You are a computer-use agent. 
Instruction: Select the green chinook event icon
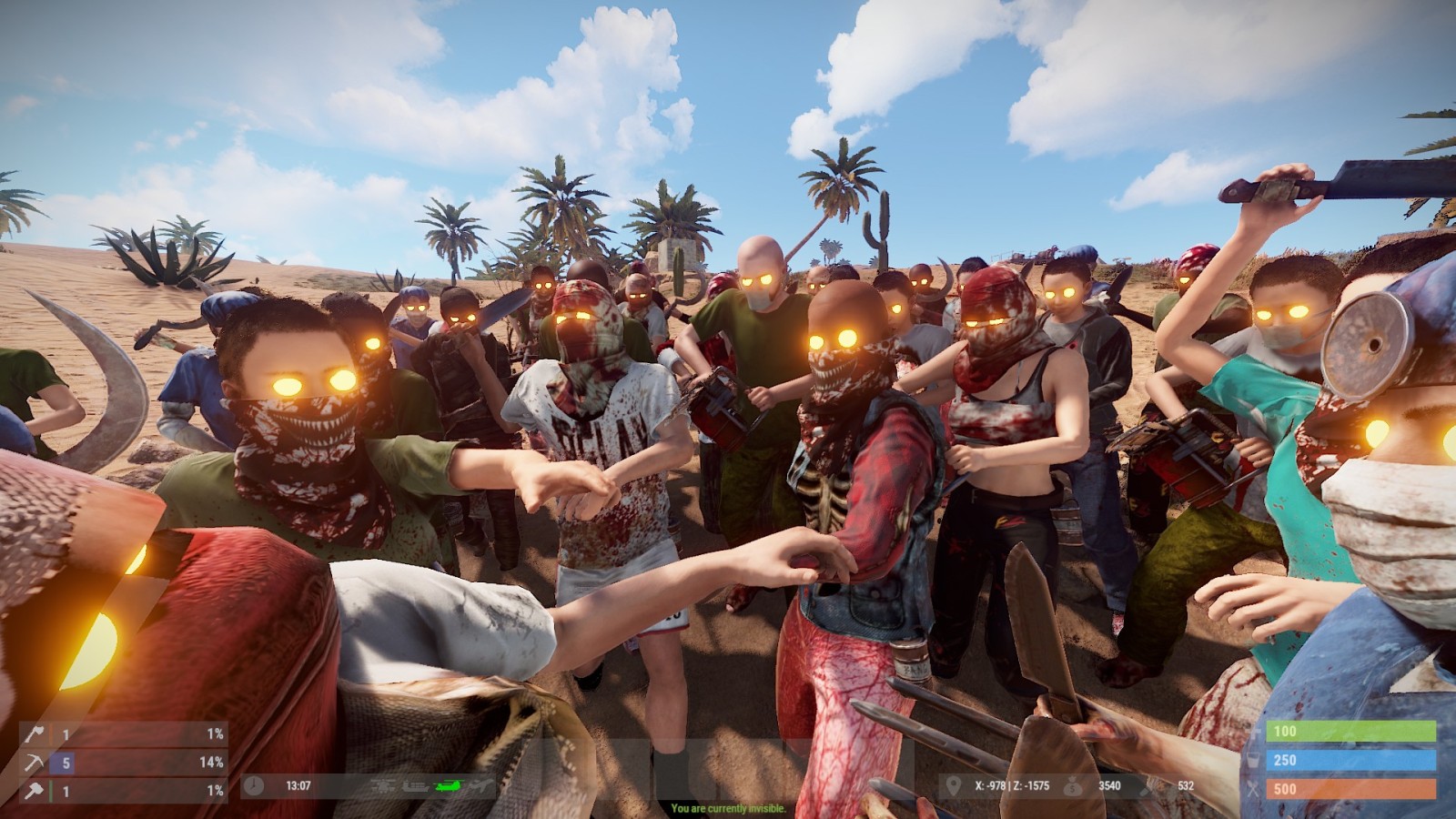[x=449, y=786]
